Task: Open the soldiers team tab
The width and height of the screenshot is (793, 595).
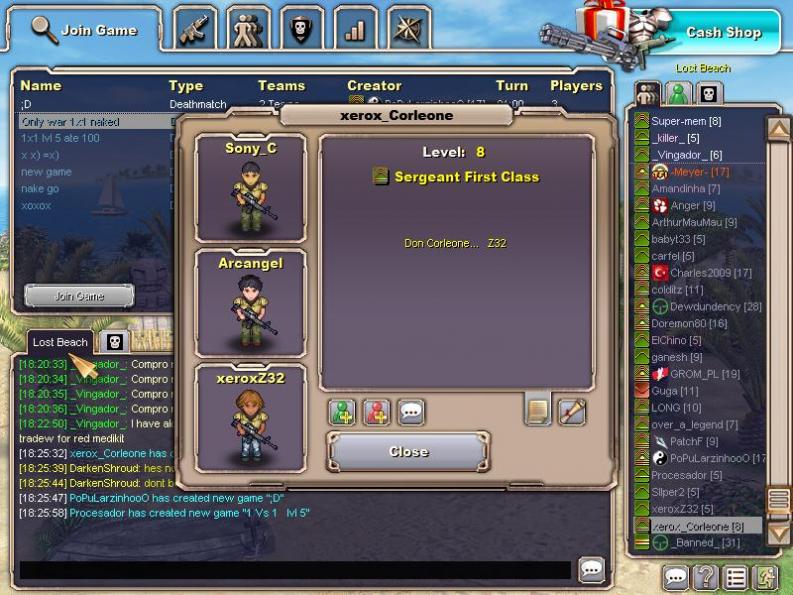Action: (x=248, y=29)
